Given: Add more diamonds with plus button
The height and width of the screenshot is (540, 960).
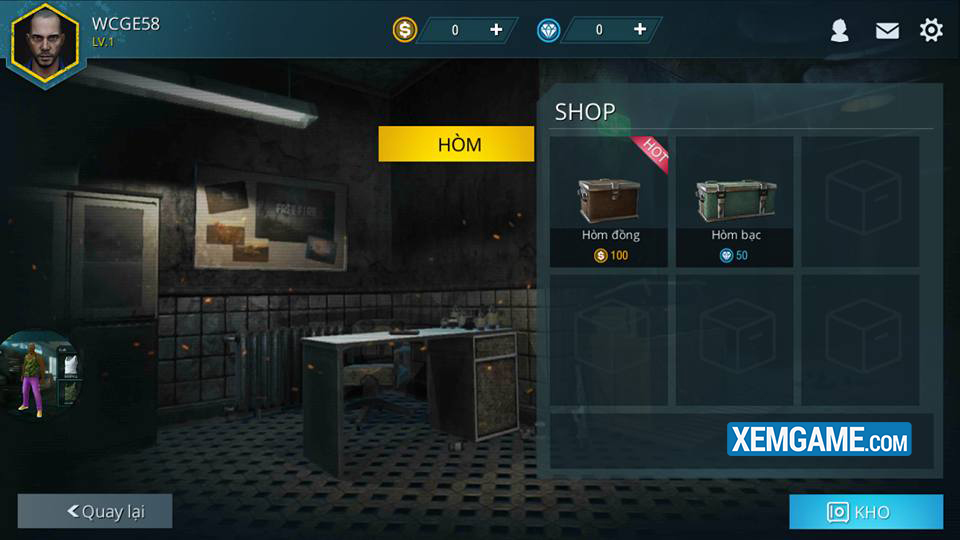Looking at the screenshot, I should (x=640, y=30).
